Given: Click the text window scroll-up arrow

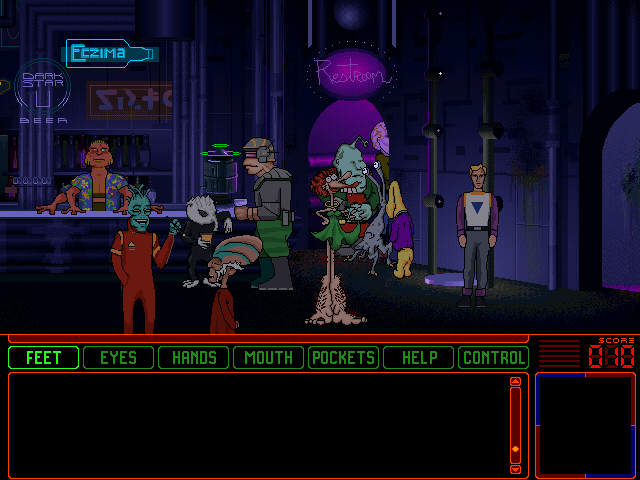Looking at the screenshot, I should point(515,381).
